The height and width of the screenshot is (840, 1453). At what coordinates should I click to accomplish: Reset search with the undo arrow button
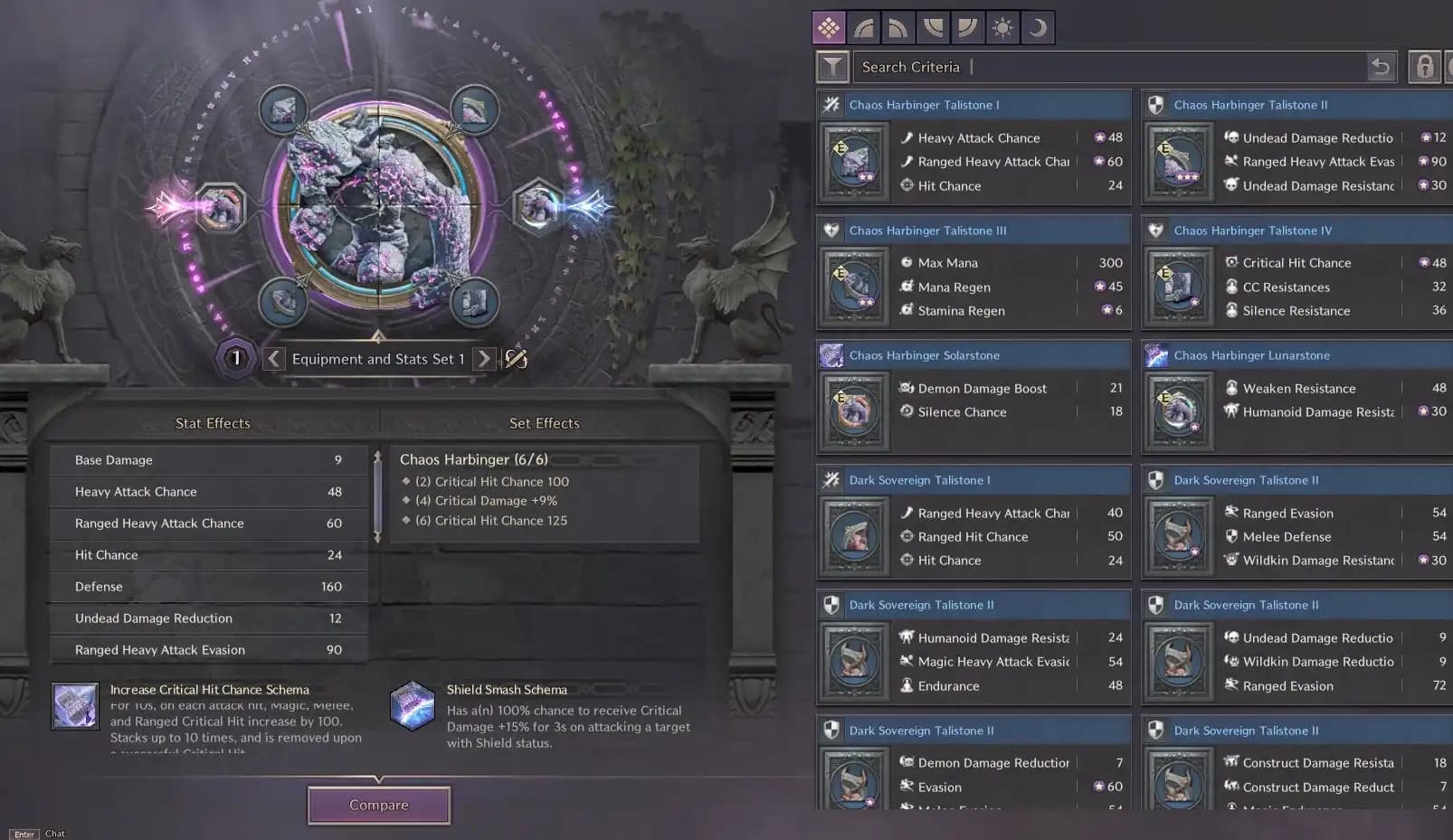click(1381, 67)
